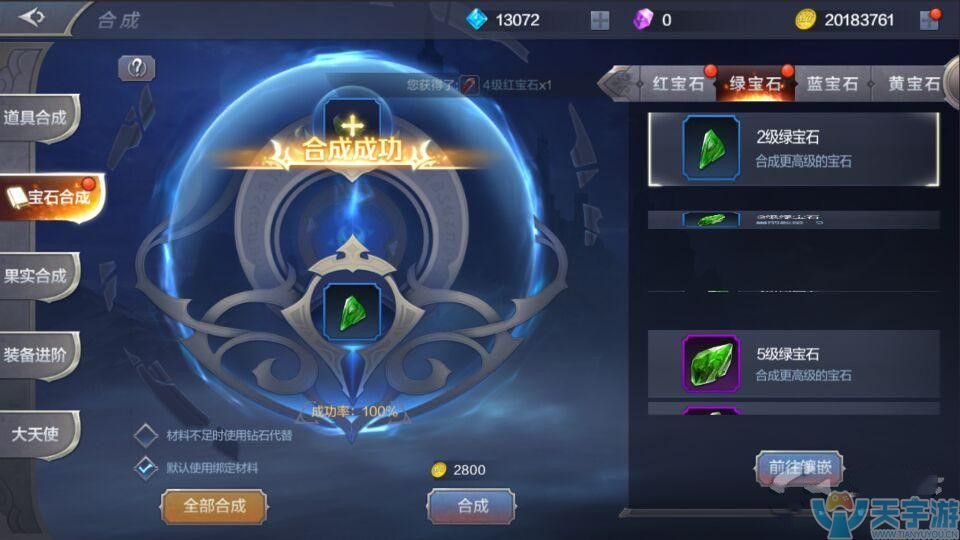Select the 宝石合成 menu entry

tap(50, 196)
